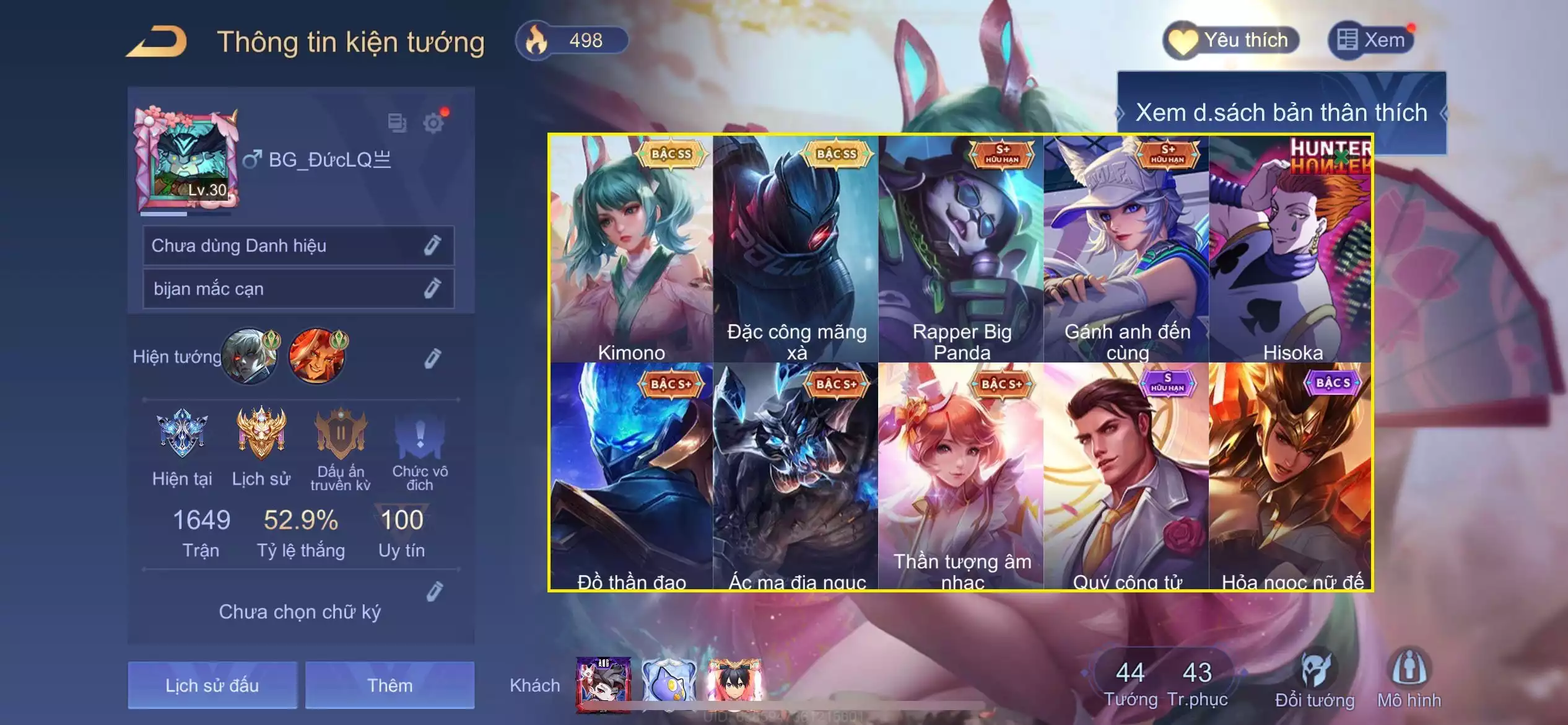Edit the Chưa chọn chữ ký signature
This screenshot has height=725, width=1568.
435,592
